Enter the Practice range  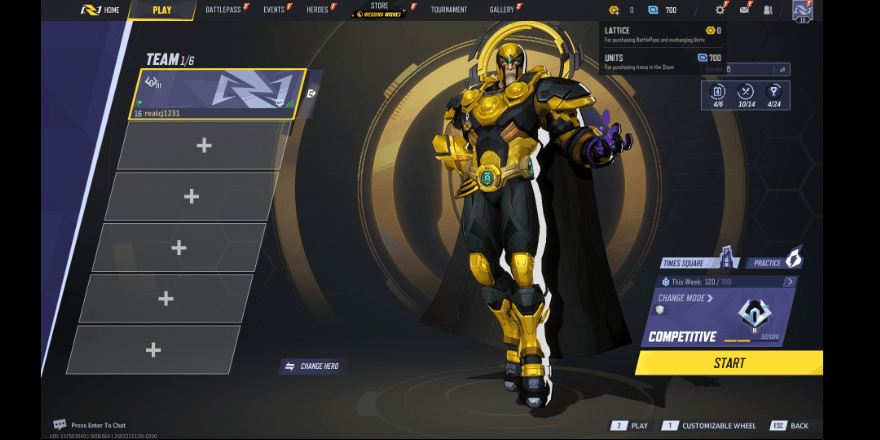click(774, 262)
